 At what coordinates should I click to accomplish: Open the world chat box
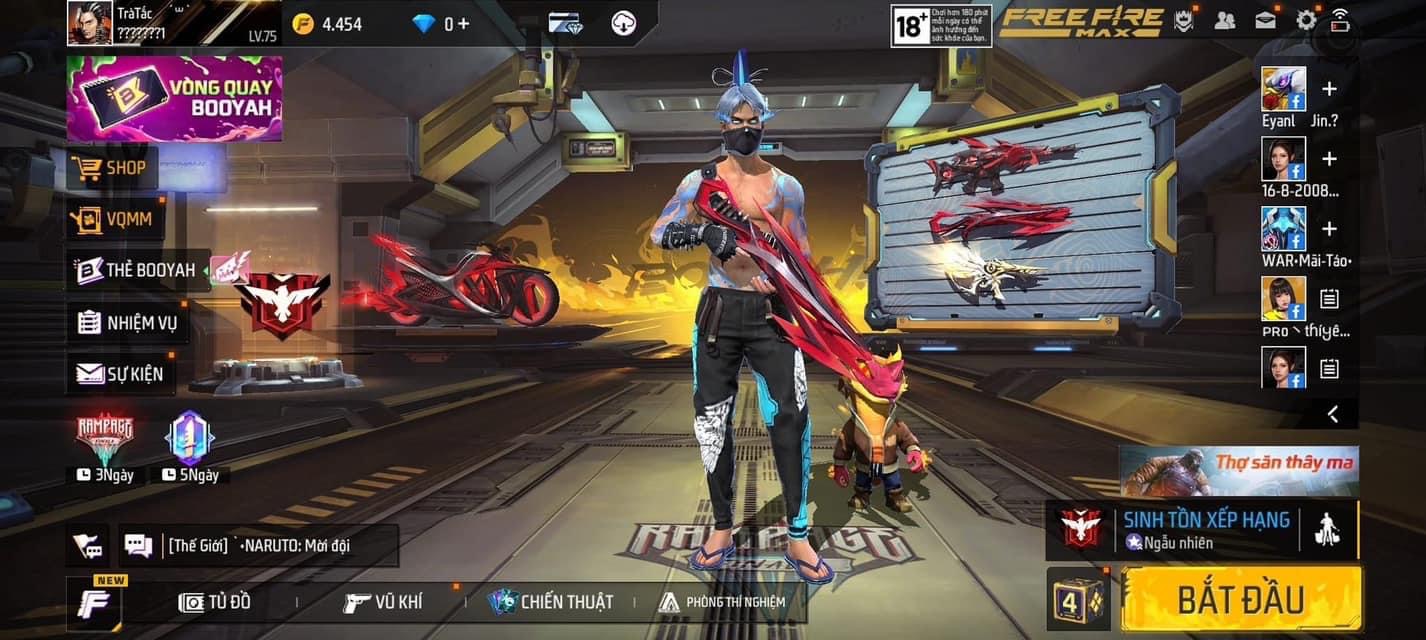tap(258, 546)
